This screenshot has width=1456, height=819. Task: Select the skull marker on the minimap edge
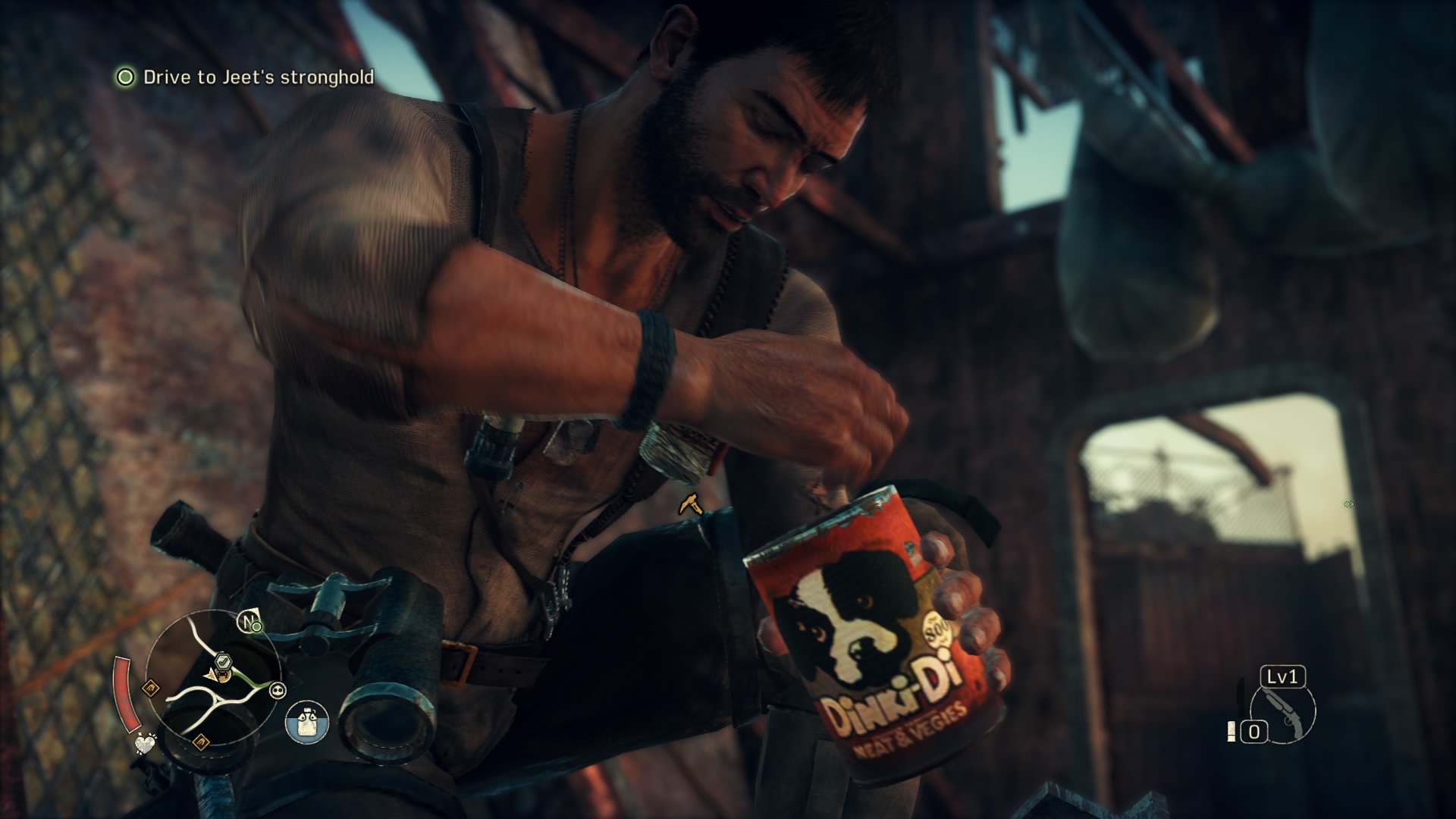tap(278, 689)
